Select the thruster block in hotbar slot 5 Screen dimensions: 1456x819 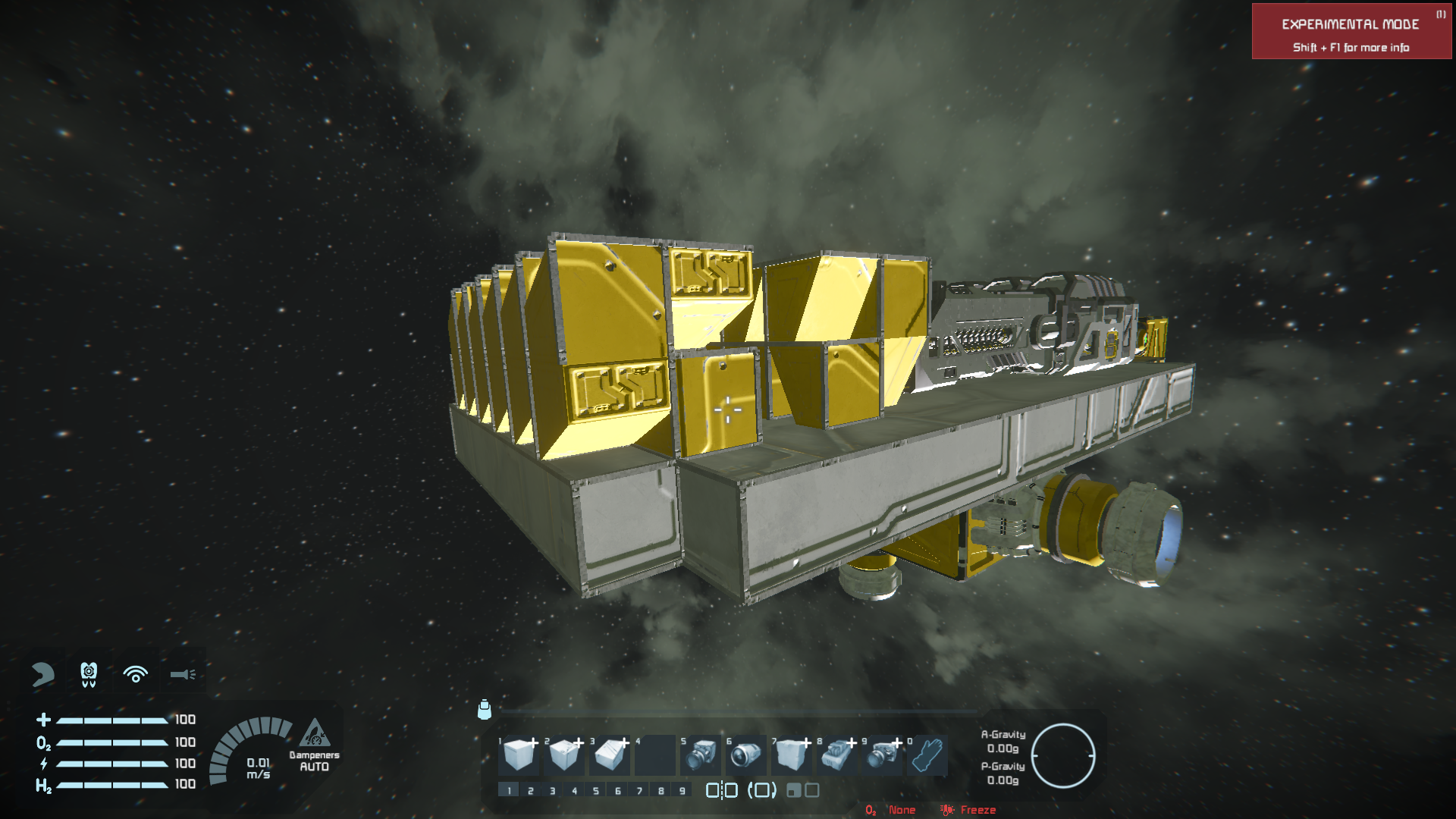(701, 755)
